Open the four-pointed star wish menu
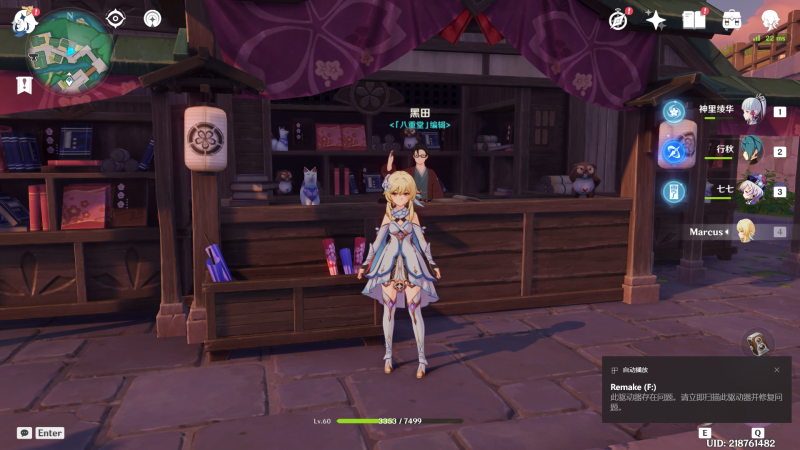Screen dimensions: 800x450 pyautogui.click(x=656, y=20)
